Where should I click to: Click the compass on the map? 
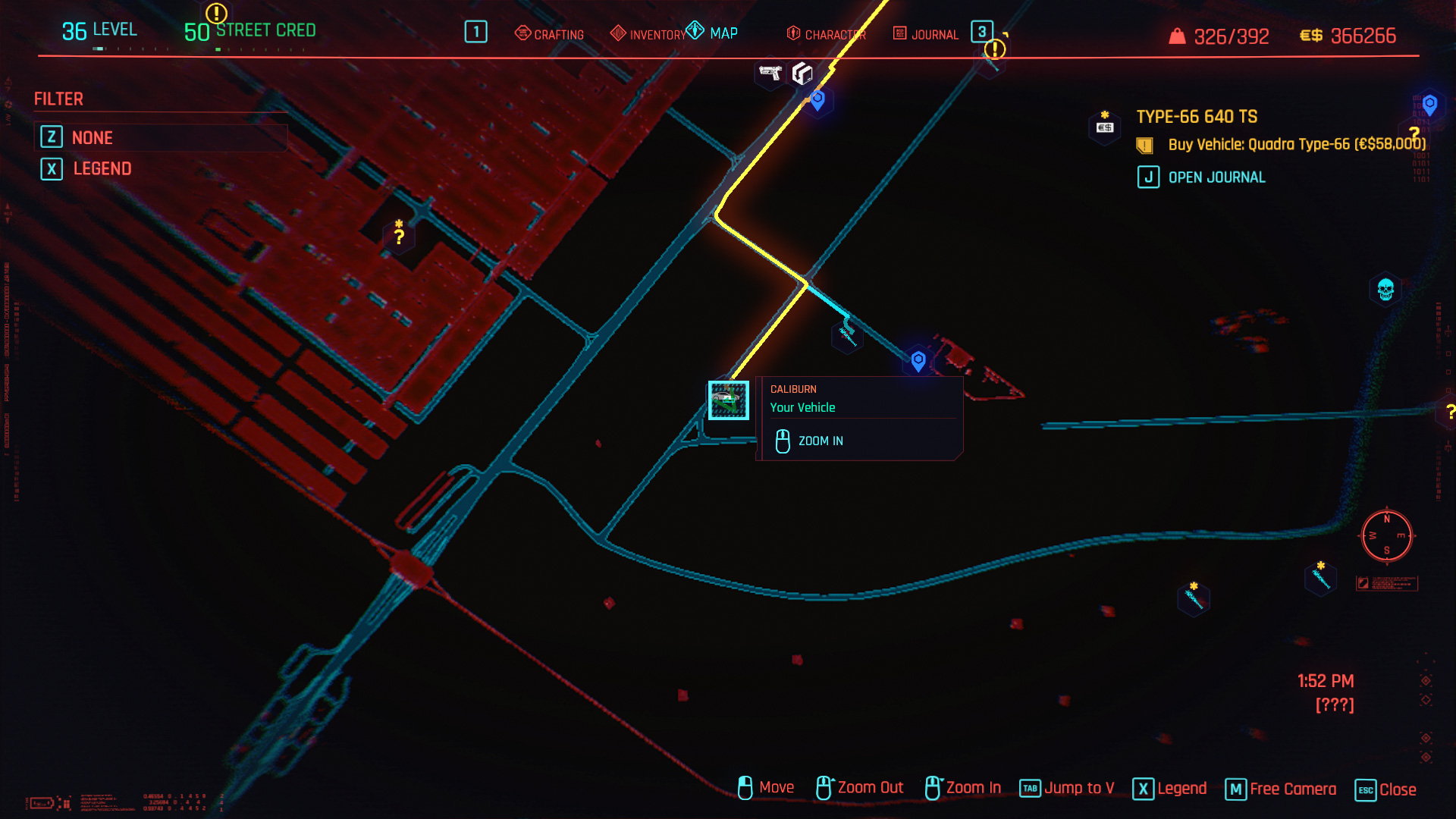tap(1386, 536)
